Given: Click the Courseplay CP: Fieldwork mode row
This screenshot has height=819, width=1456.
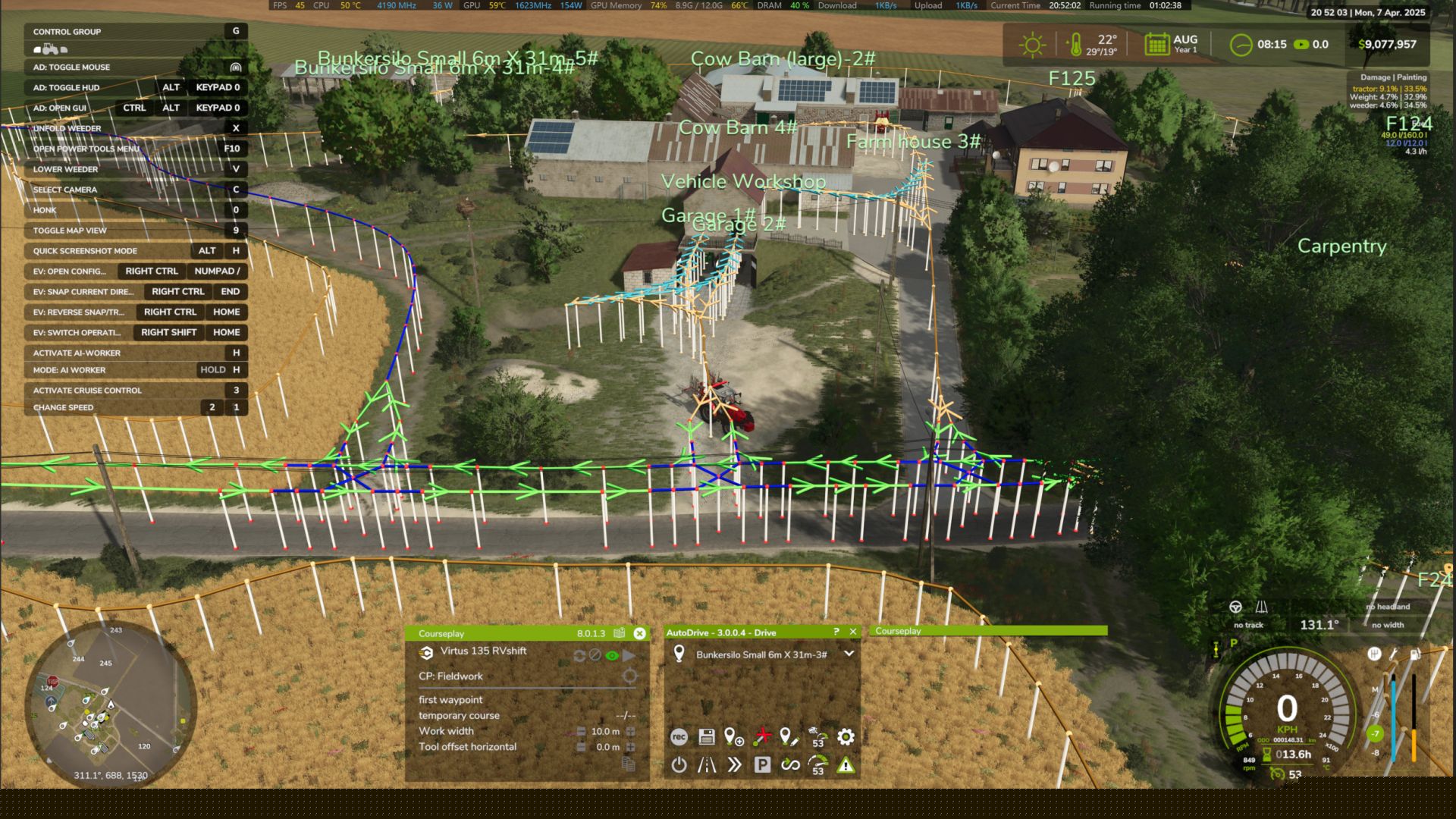Looking at the screenshot, I should pos(450,676).
